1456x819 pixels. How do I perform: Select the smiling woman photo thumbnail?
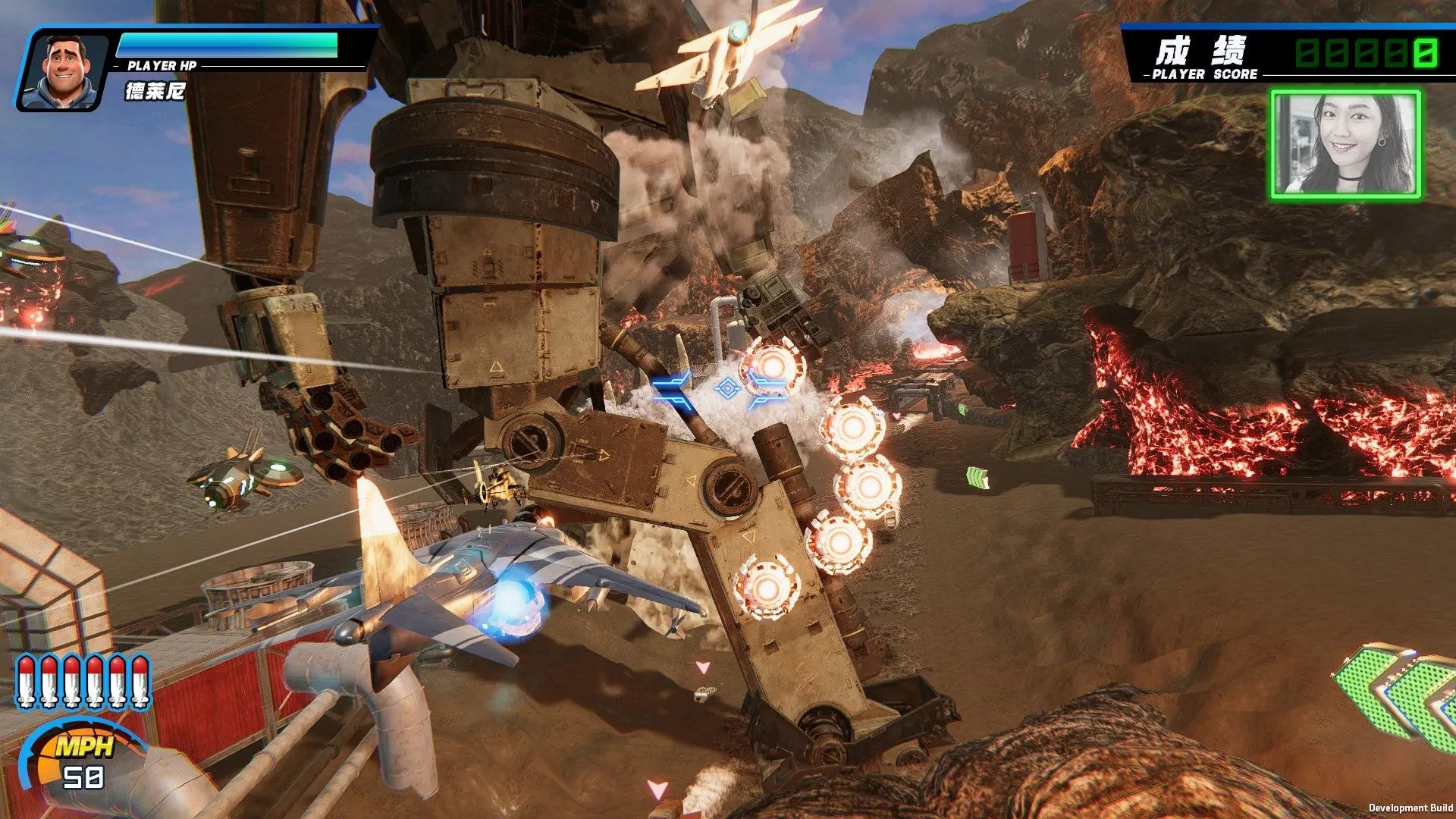click(1345, 145)
